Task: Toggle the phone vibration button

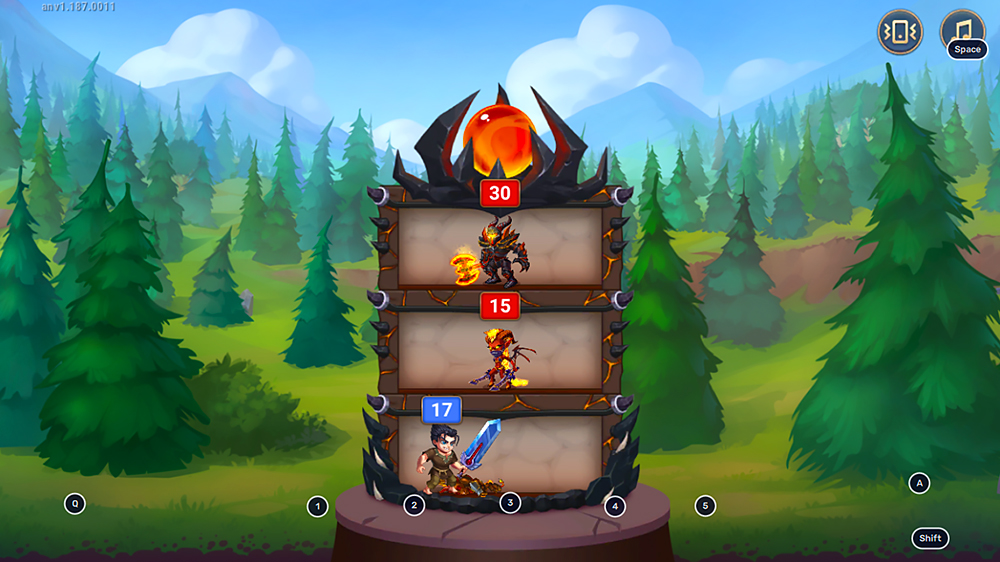Action: coord(900,32)
